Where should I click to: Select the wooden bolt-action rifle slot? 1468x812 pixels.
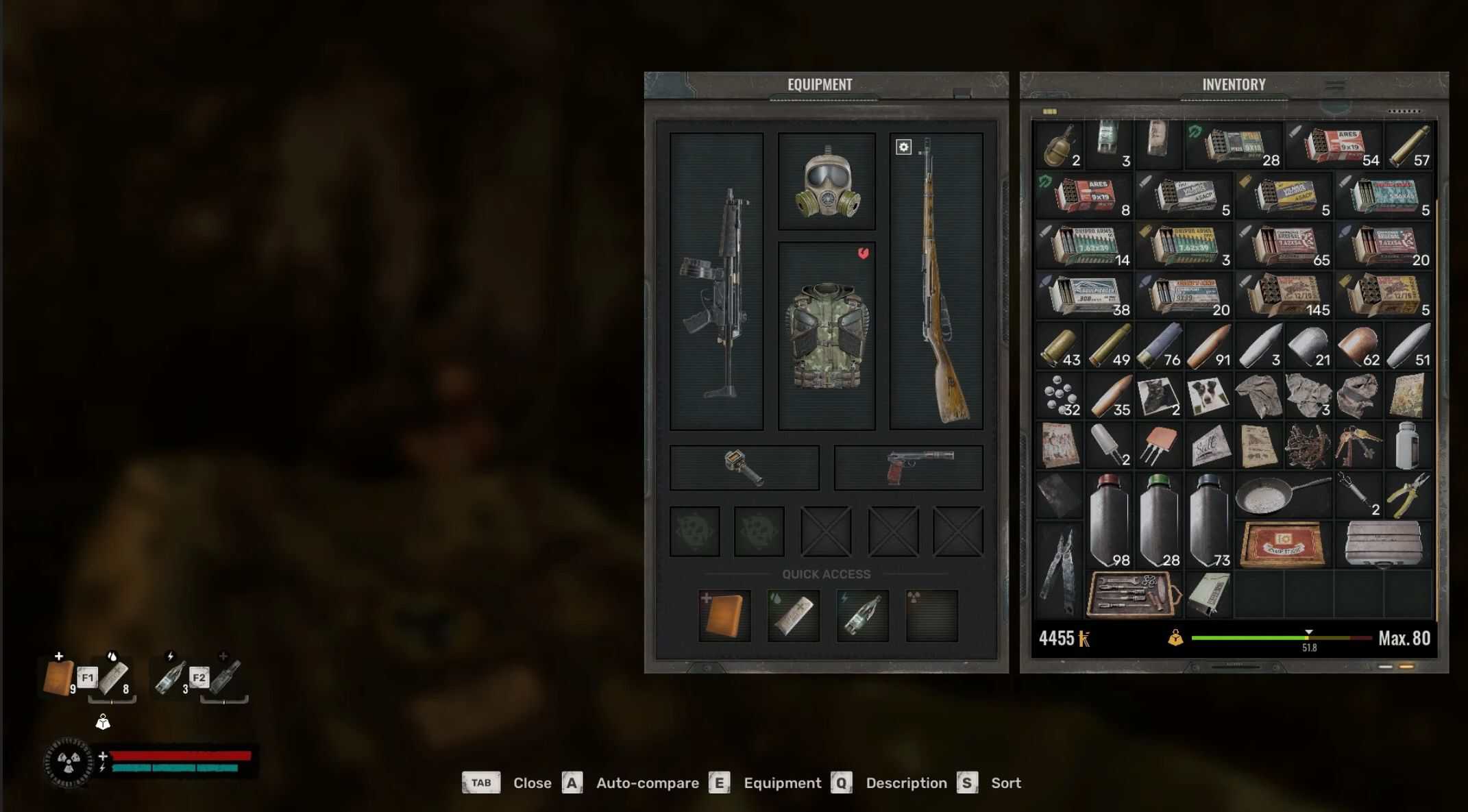pos(936,282)
